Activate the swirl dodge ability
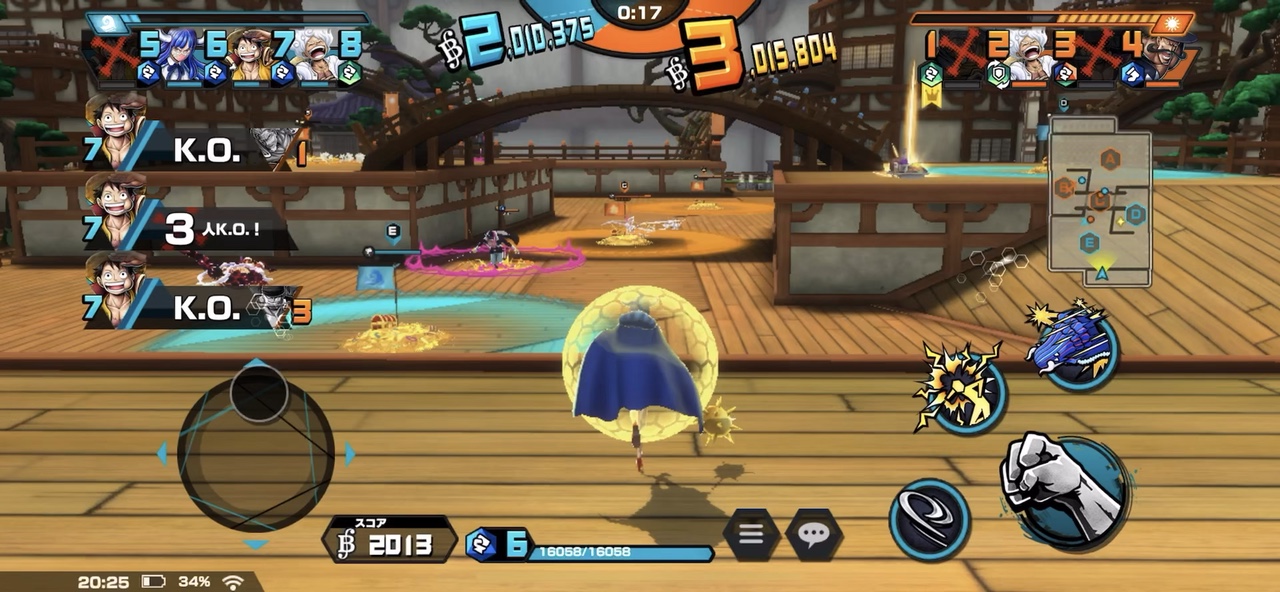The width and height of the screenshot is (1280, 592). click(x=929, y=519)
